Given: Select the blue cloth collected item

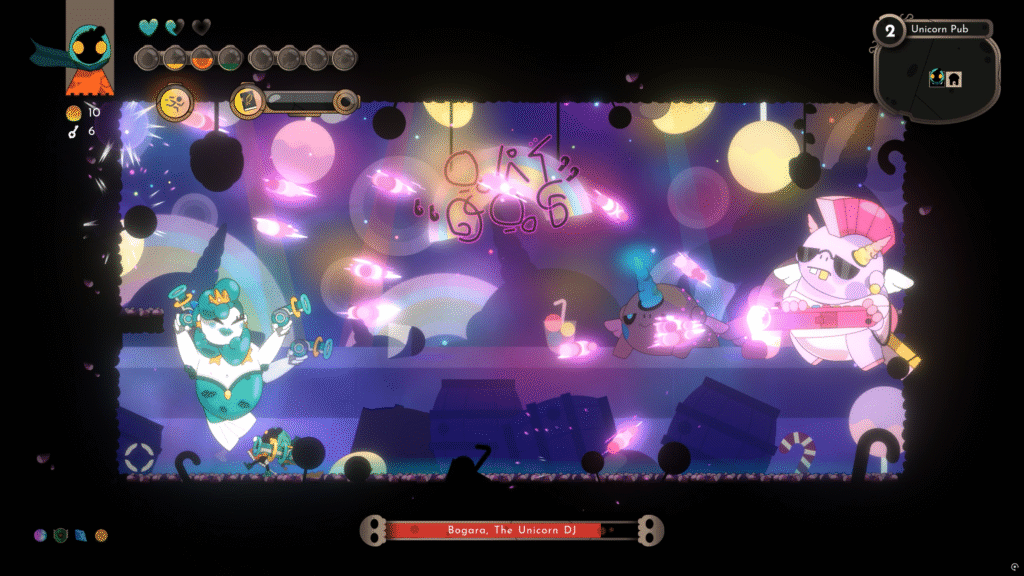Looking at the screenshot, I should [x=80, y=535].
